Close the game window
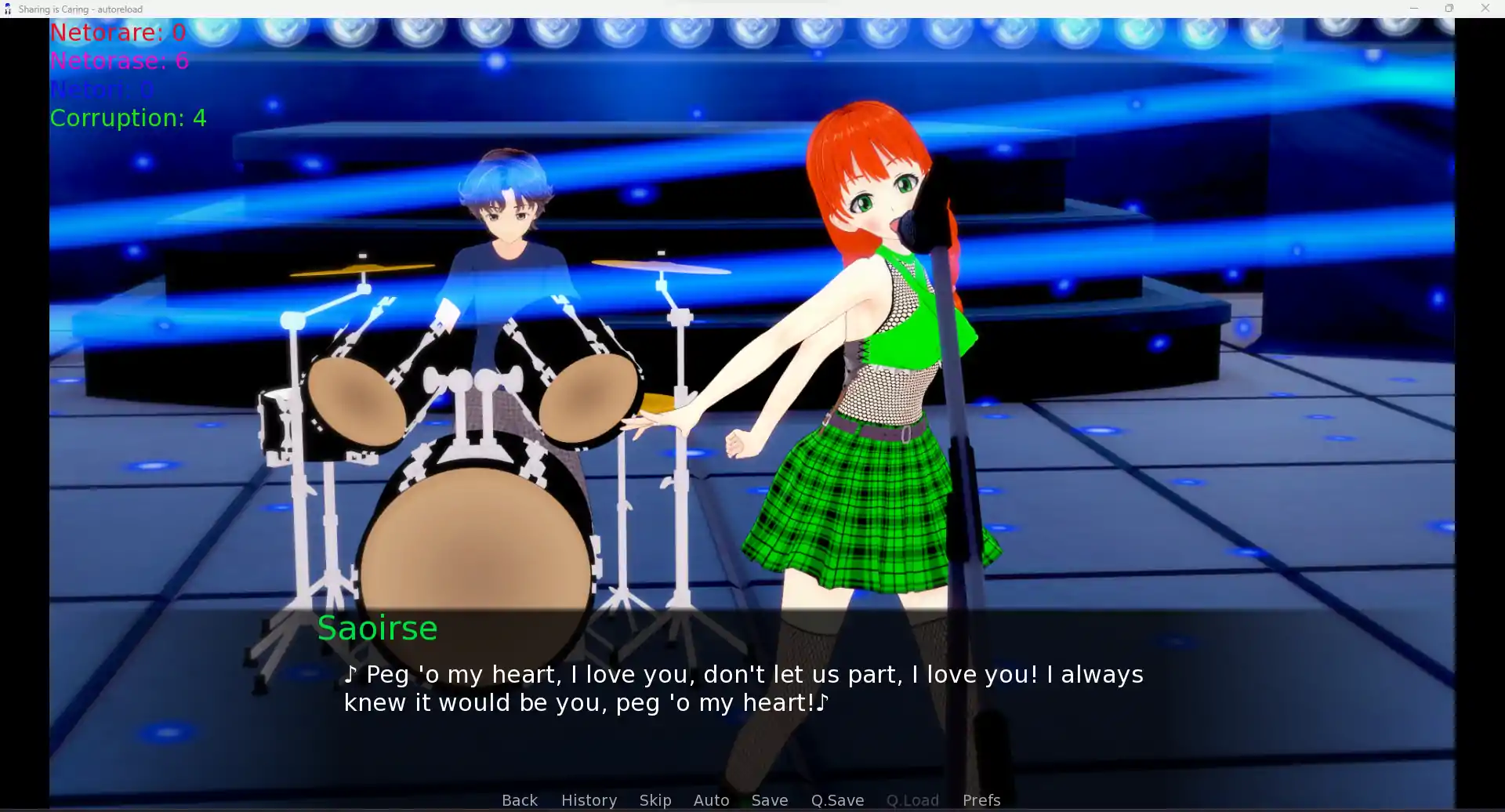Image resolution: width=1505 pixels, height=812 pixels. click(1485, 9)
